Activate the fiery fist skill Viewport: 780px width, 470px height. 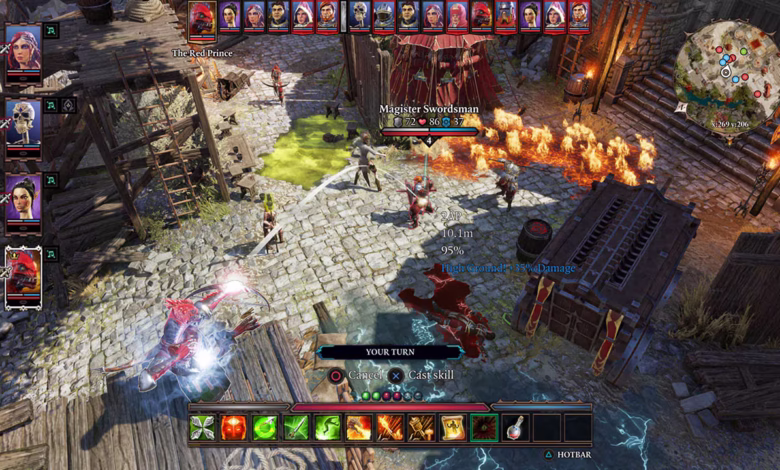[x=359, y=428]
